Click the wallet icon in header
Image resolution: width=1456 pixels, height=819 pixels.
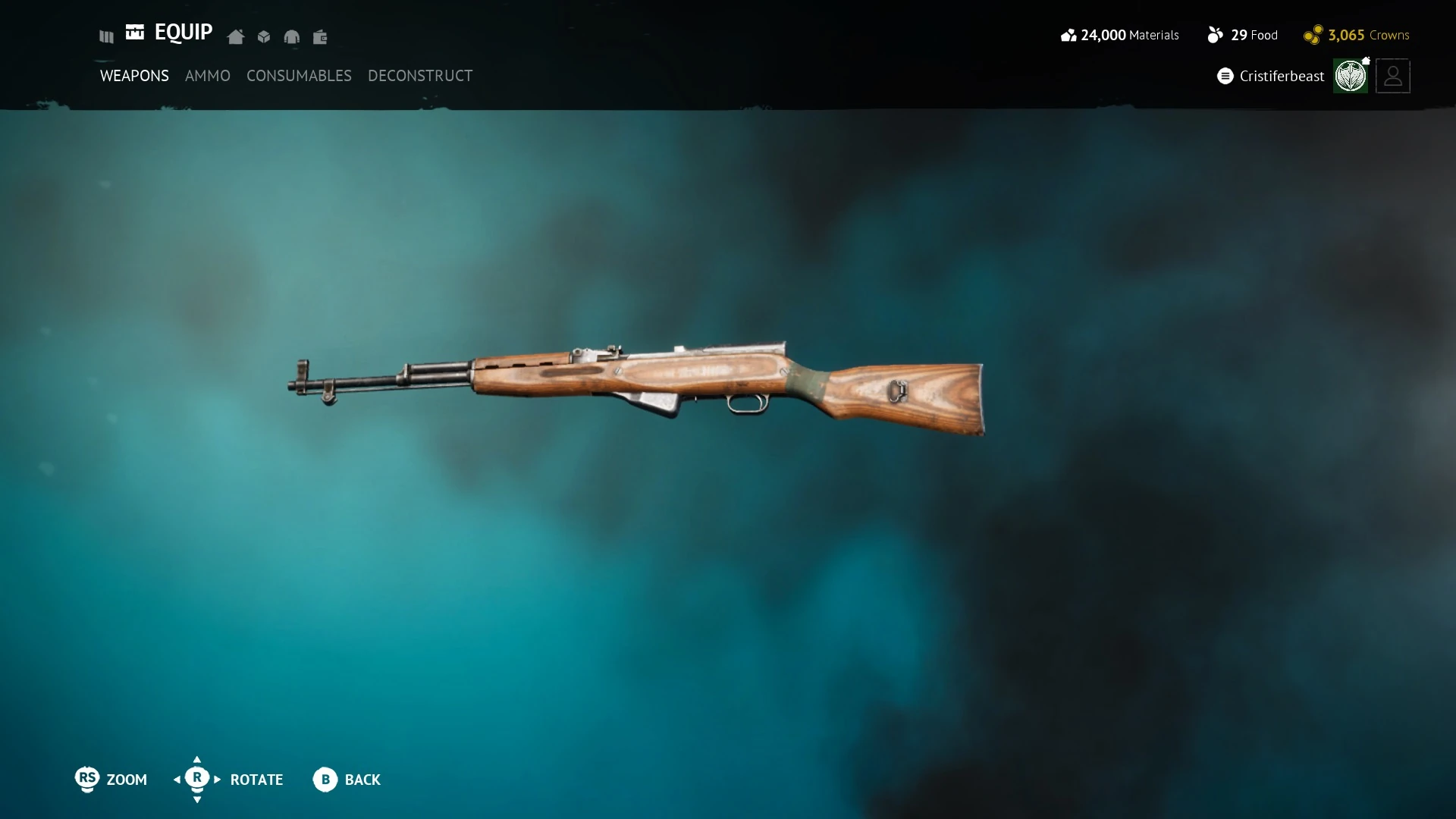[320, 36]
